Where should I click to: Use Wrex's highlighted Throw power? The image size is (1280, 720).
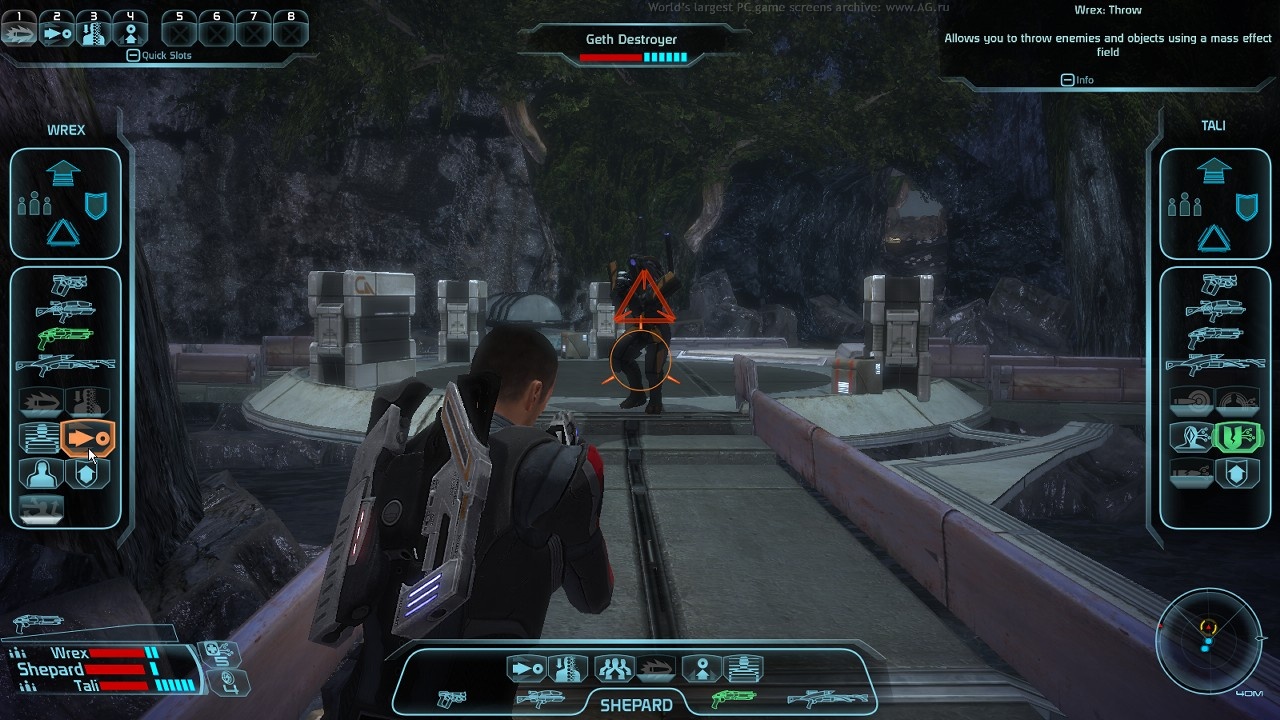(88, 438)
